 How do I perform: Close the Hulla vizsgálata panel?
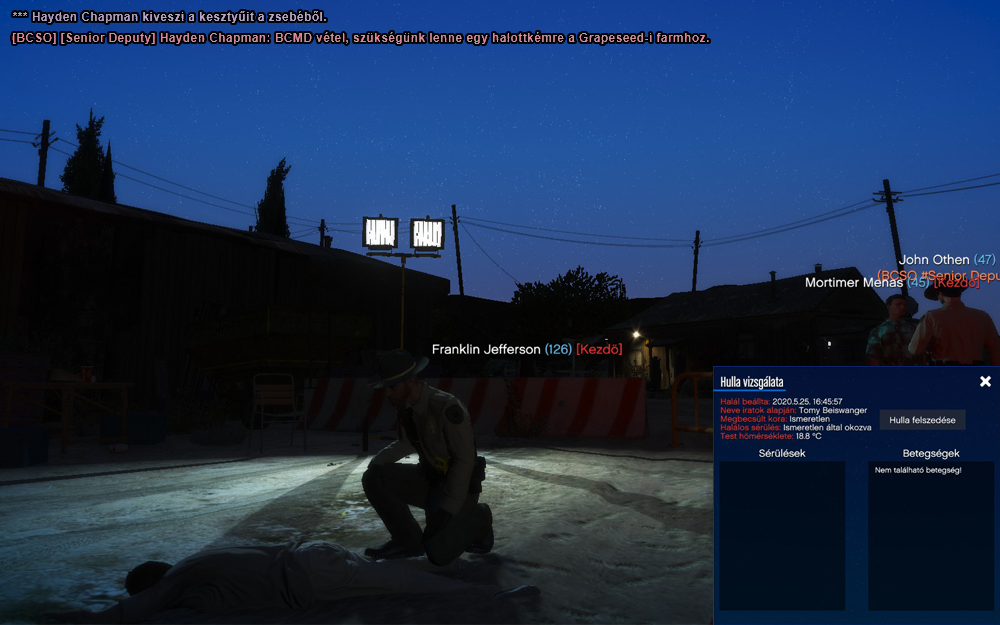tap(985, 381)
